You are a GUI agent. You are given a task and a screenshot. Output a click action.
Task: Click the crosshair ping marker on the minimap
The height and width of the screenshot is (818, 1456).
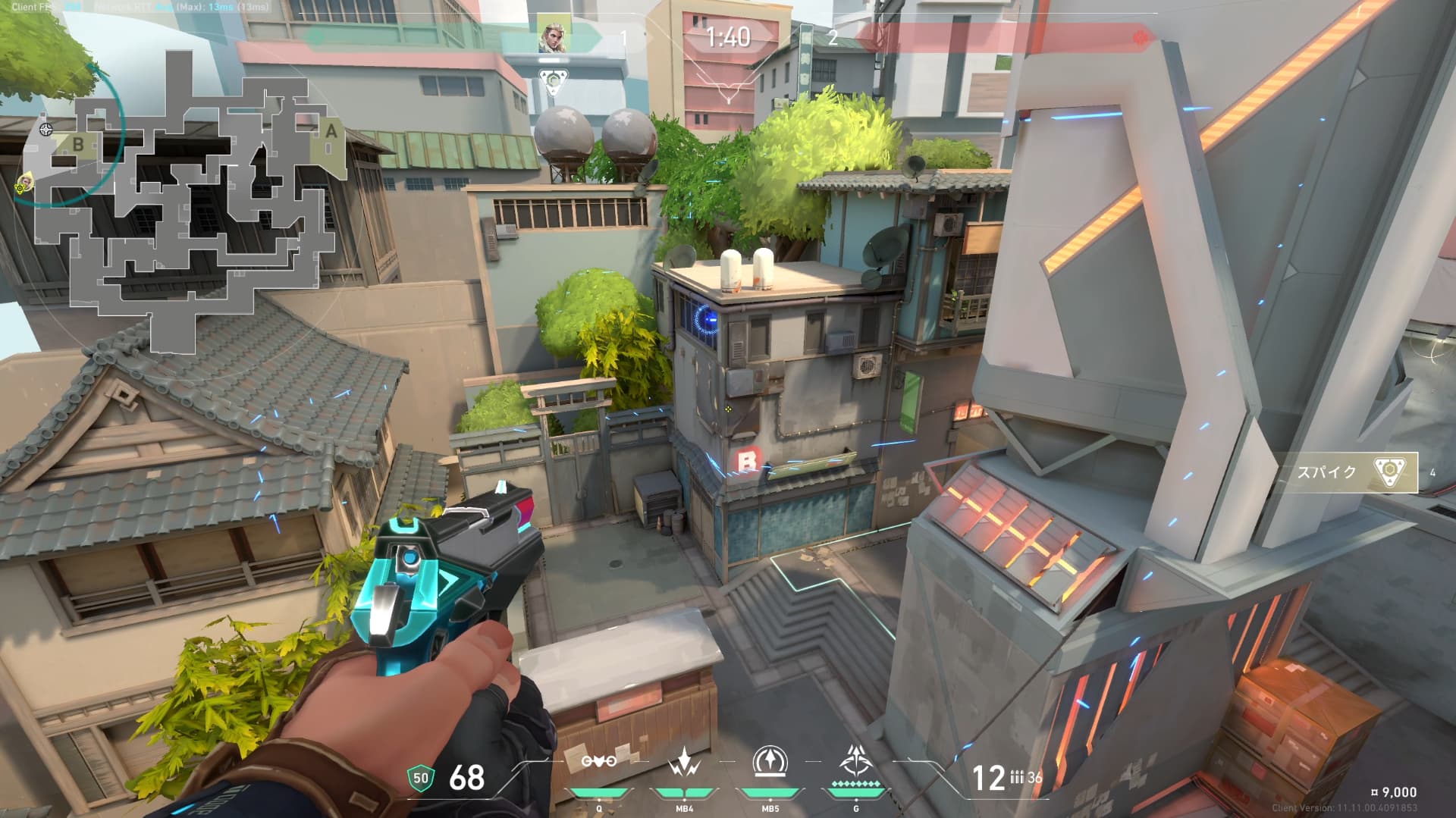coord(46,130)
